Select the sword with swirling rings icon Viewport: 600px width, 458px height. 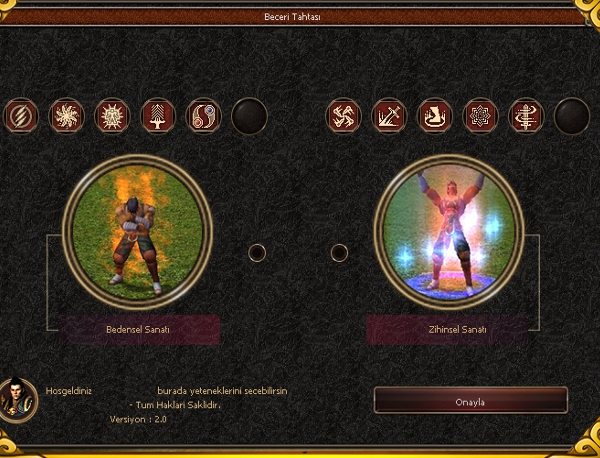[x=525, y=116]
